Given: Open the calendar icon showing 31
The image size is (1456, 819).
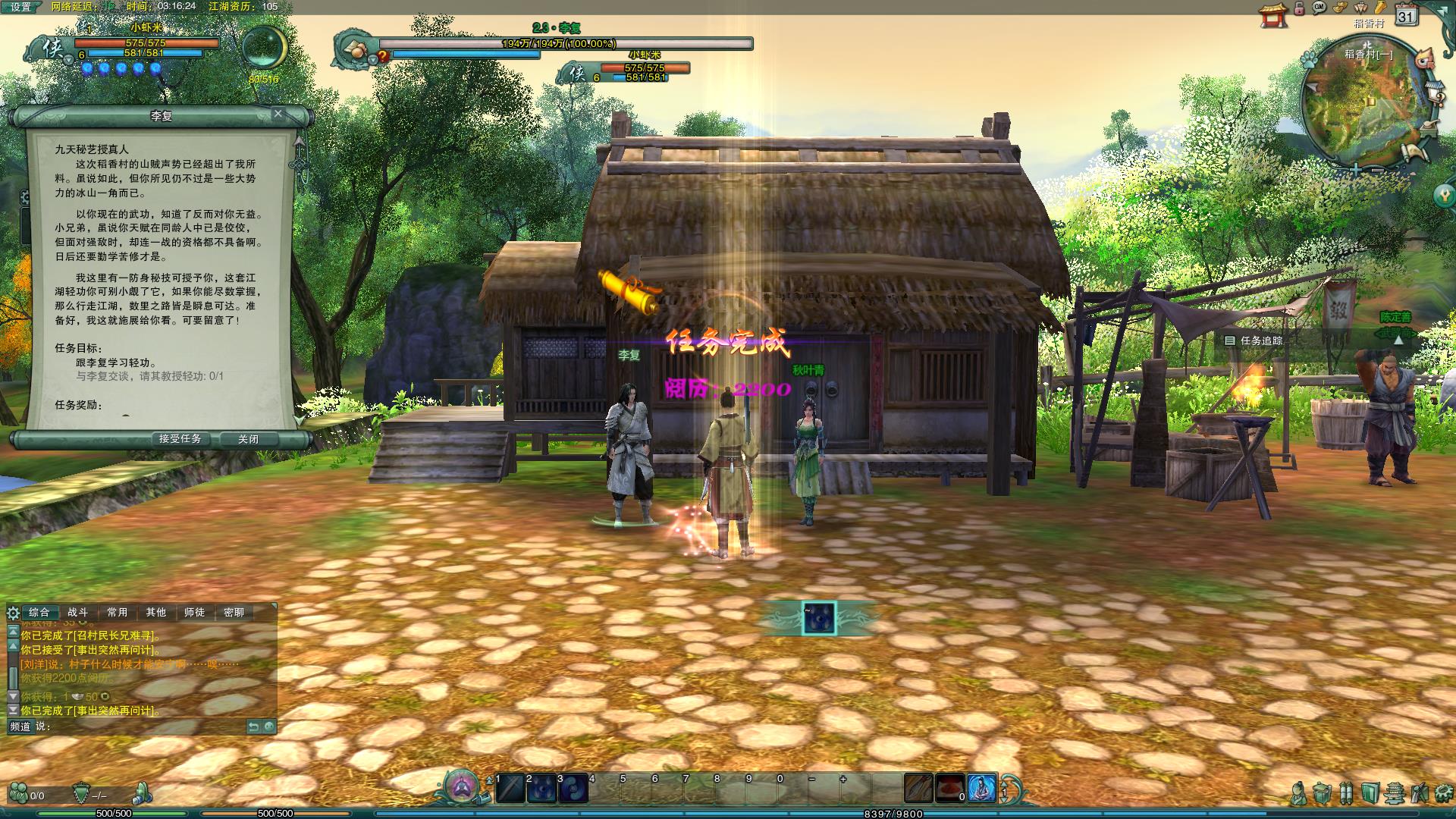Looking at the screenshot, I should [1407, 16].
